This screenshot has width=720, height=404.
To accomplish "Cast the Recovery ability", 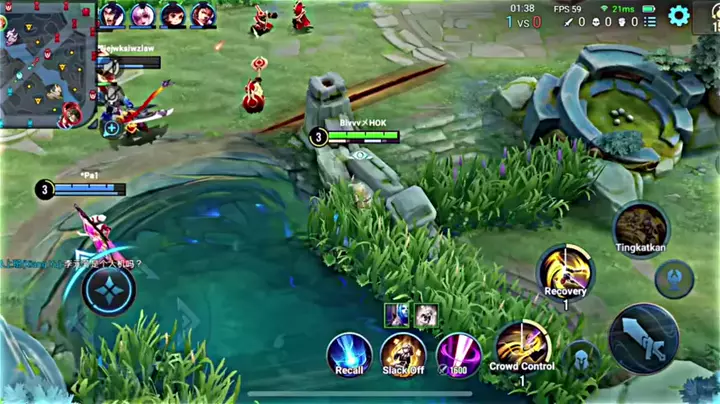I will pyautogui.click(x=565, y=272).
